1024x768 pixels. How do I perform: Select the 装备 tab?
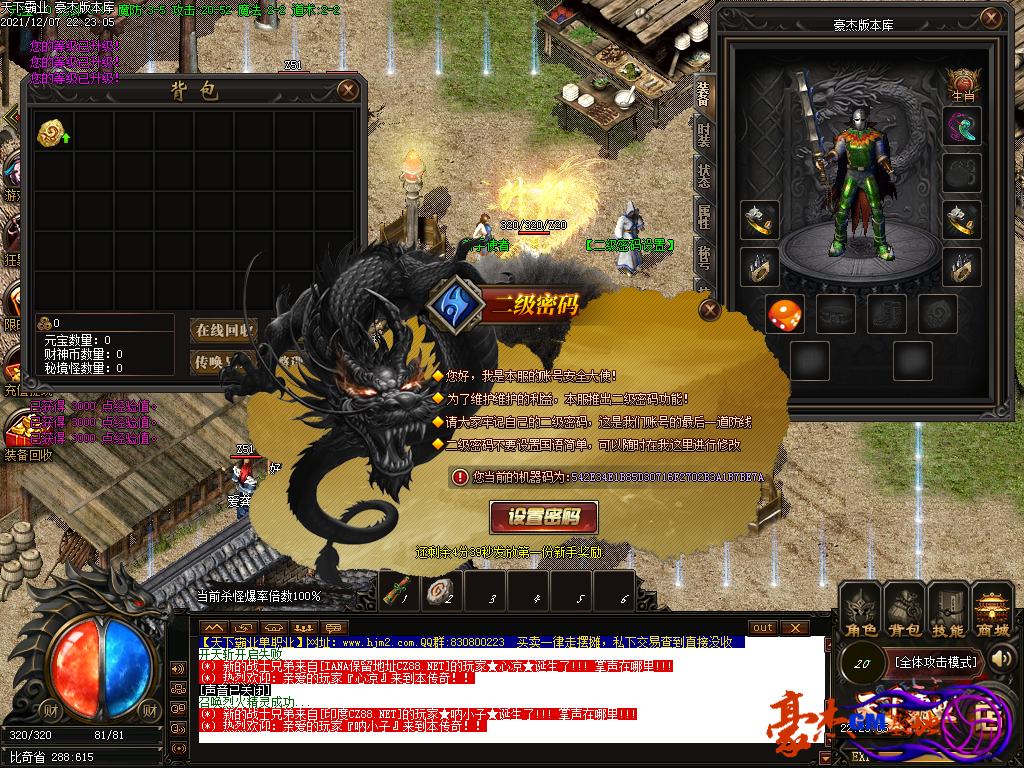coord(704,93)
